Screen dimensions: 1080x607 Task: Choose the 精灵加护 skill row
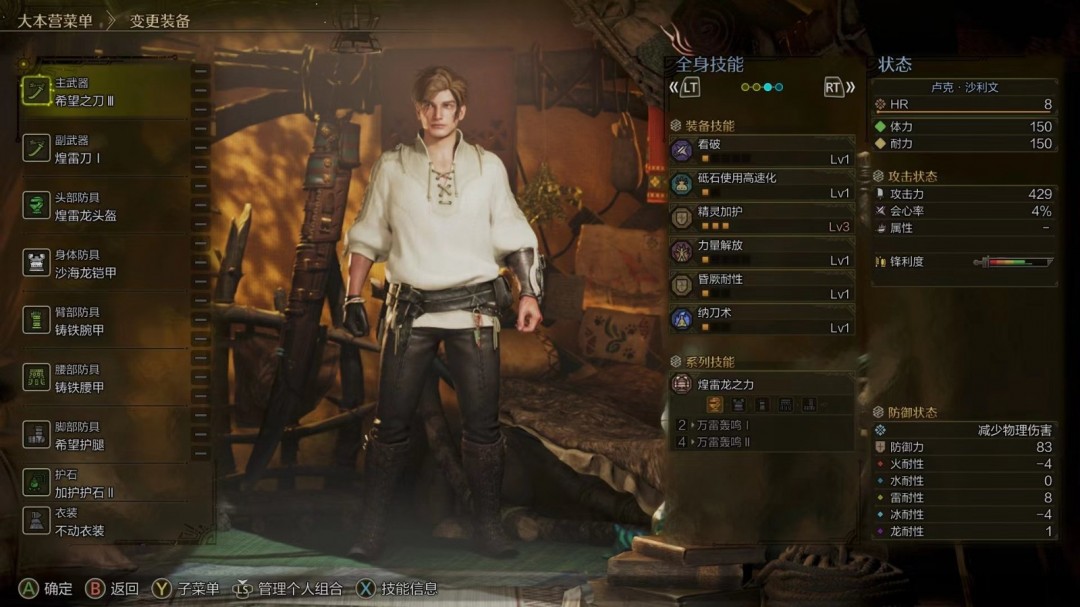pos(762,219)
